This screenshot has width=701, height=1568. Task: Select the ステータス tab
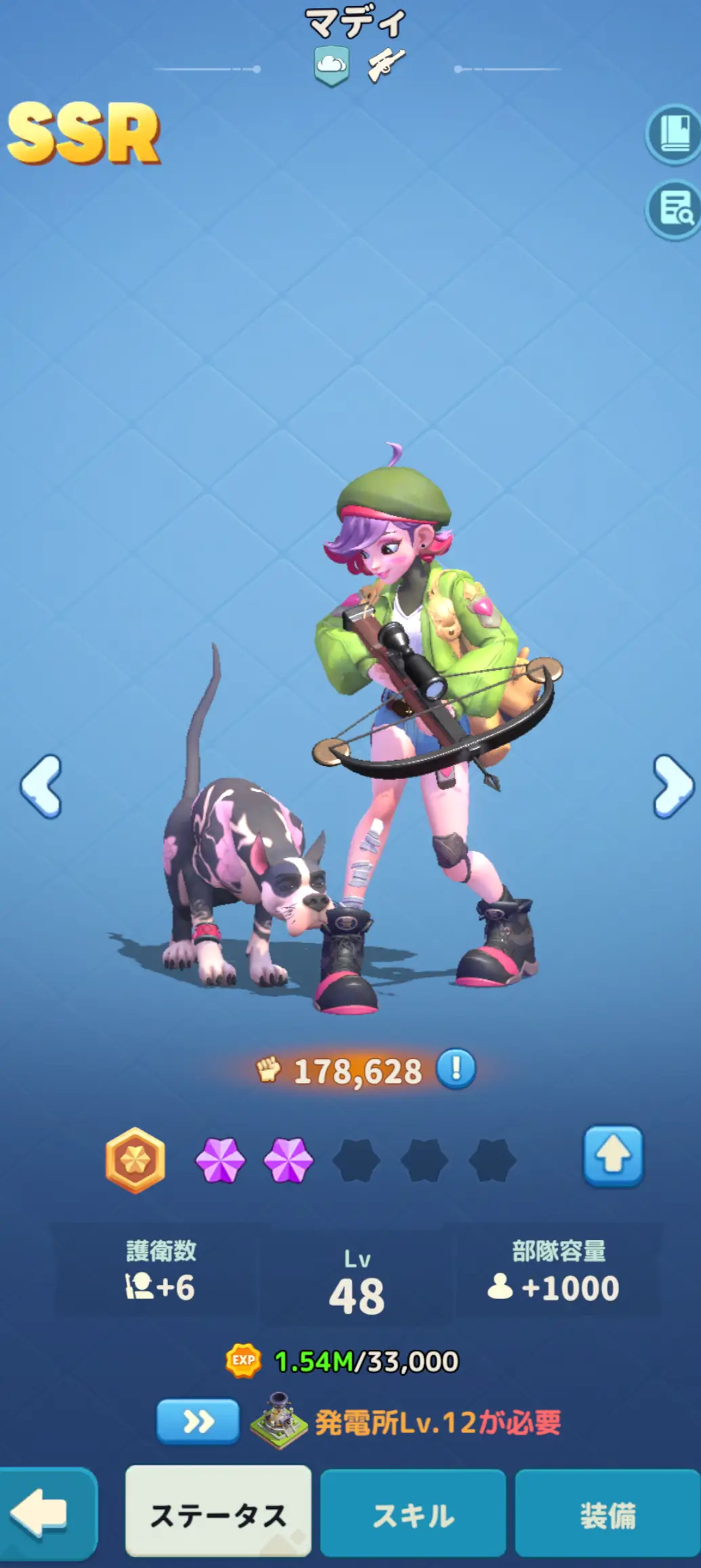click(218, 1514)
